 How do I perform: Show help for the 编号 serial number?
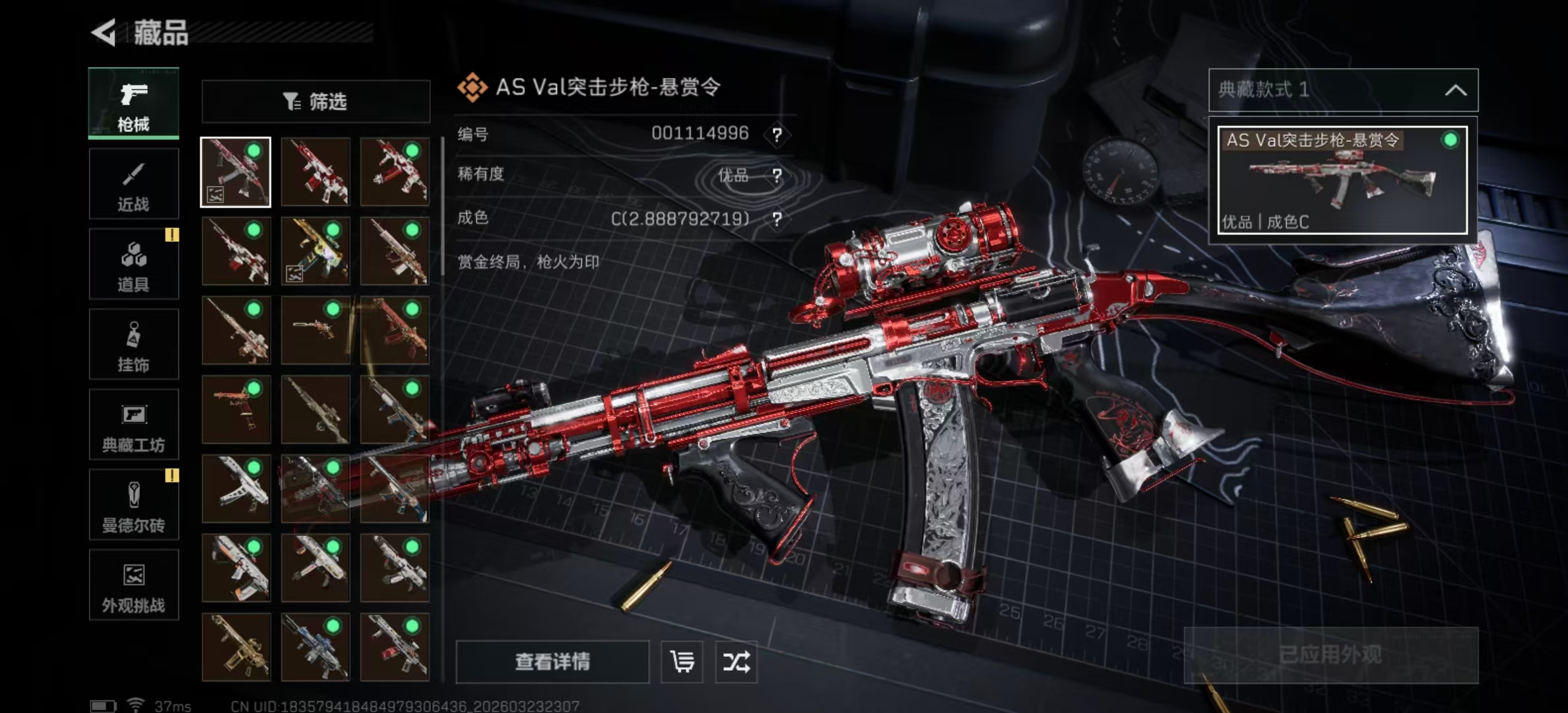[777, 135]
